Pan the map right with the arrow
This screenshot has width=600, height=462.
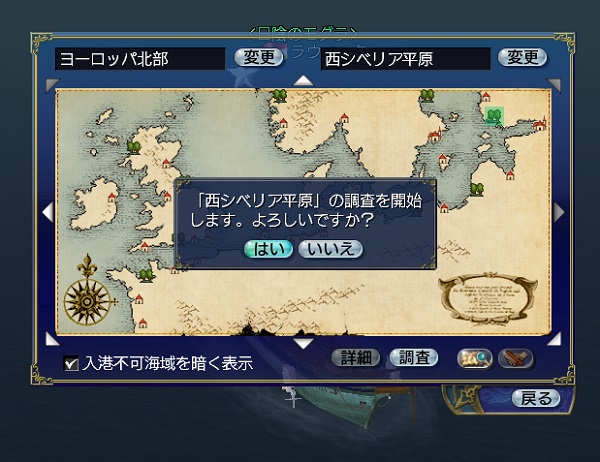pyautogui.click(x=559, y=211)
